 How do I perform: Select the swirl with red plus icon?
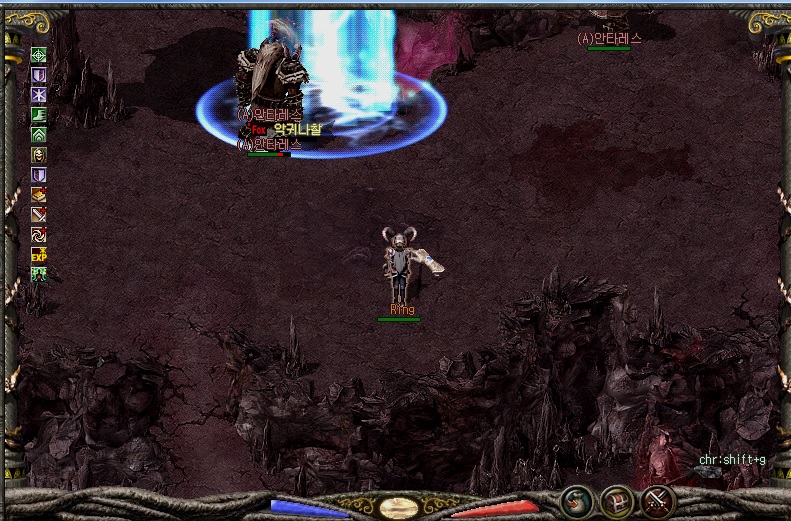point(39,234)
